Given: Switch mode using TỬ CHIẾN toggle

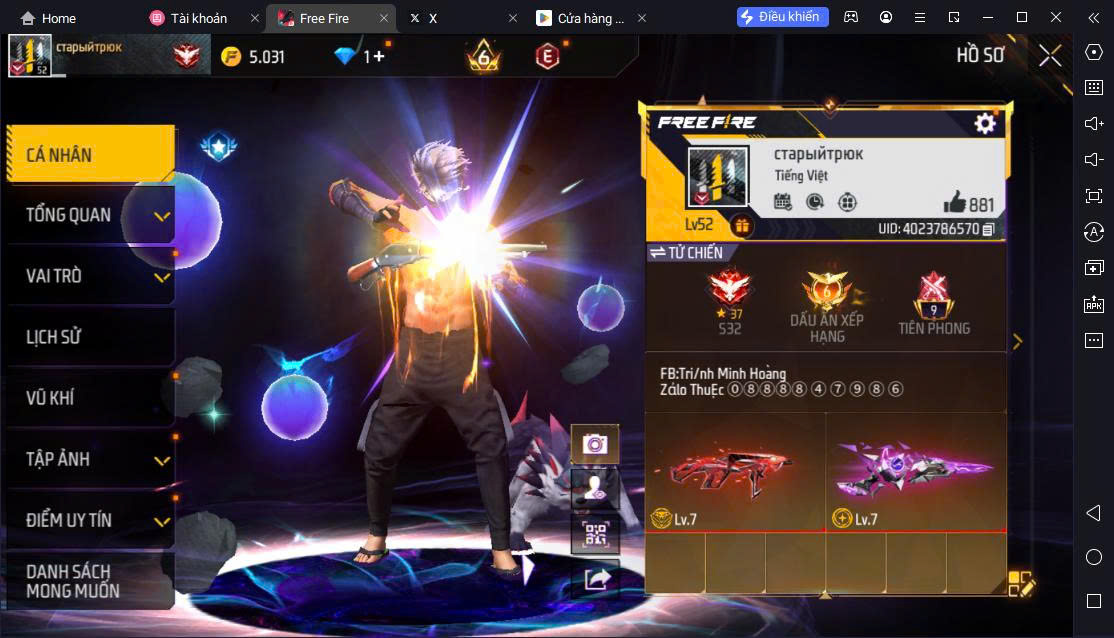Looking at the screenshot, I should coord(686,253).
